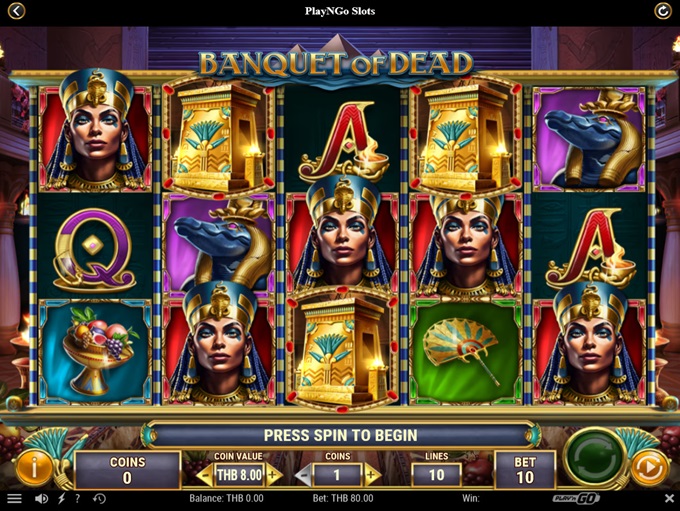
Task: View the game history clock icon
Action: (99, 498)
